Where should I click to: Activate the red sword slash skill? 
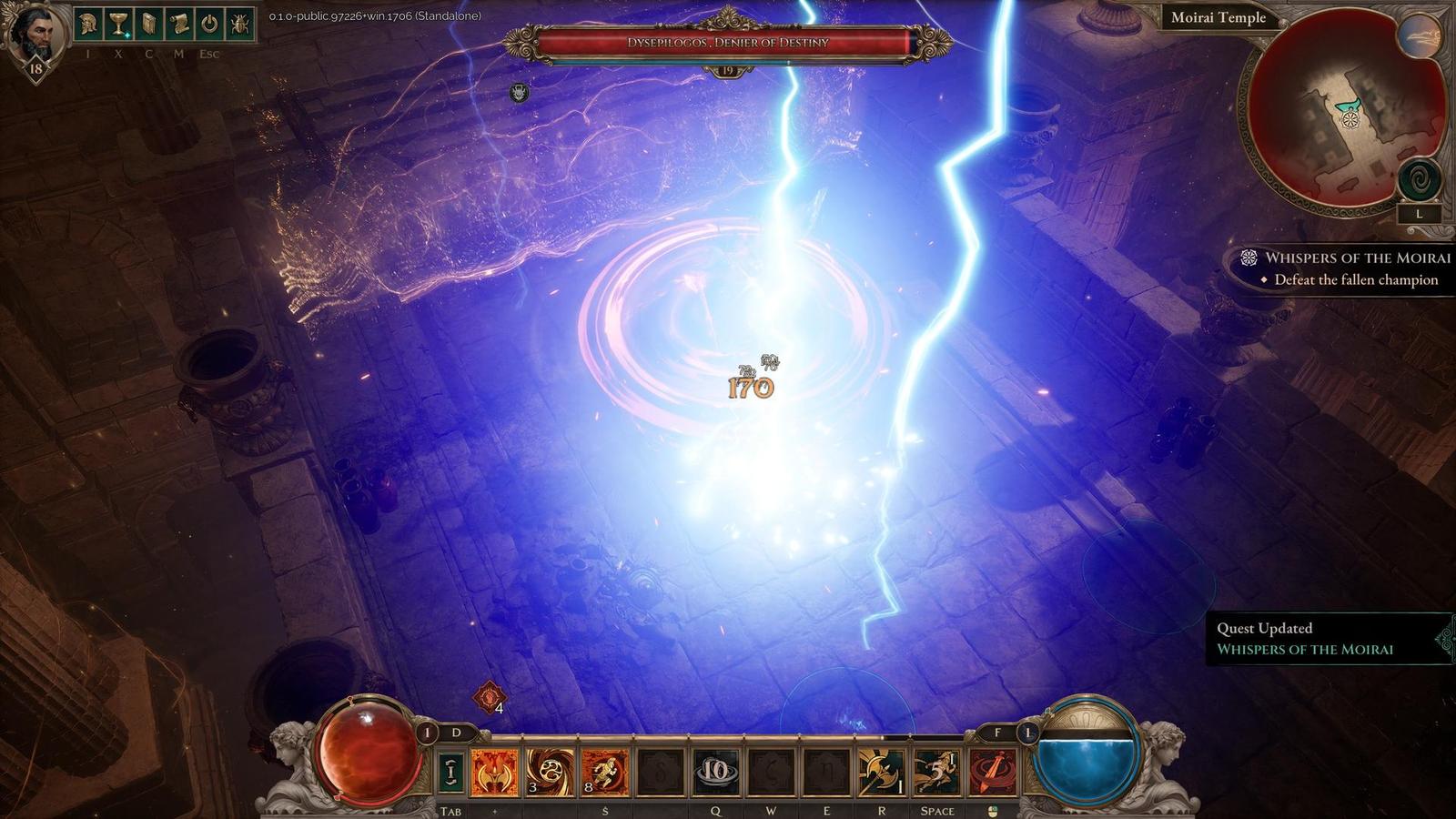992,773
